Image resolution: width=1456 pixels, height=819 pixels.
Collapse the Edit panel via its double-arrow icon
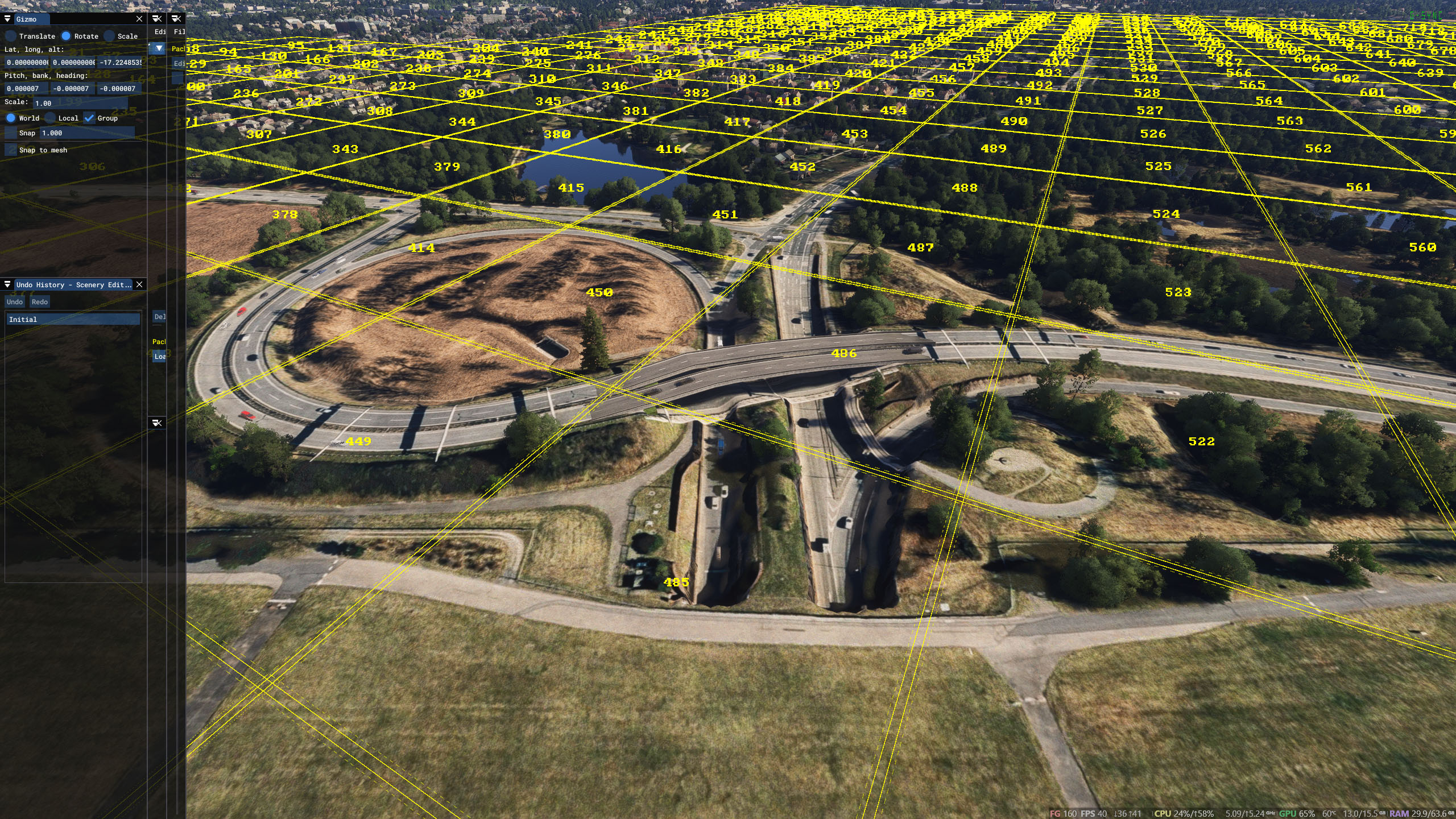(x=158, y=19)
